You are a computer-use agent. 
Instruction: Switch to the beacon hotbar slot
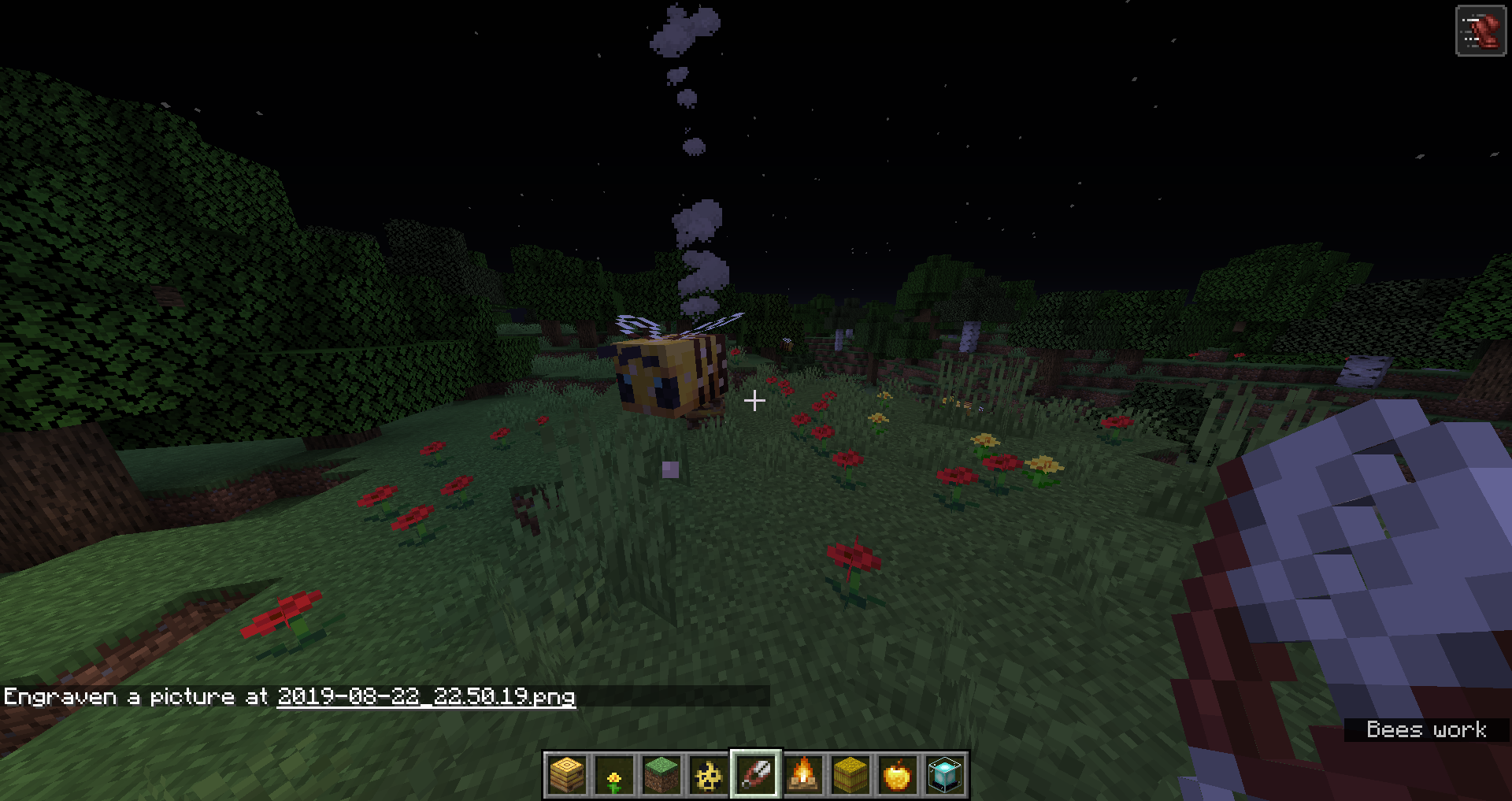945,775
